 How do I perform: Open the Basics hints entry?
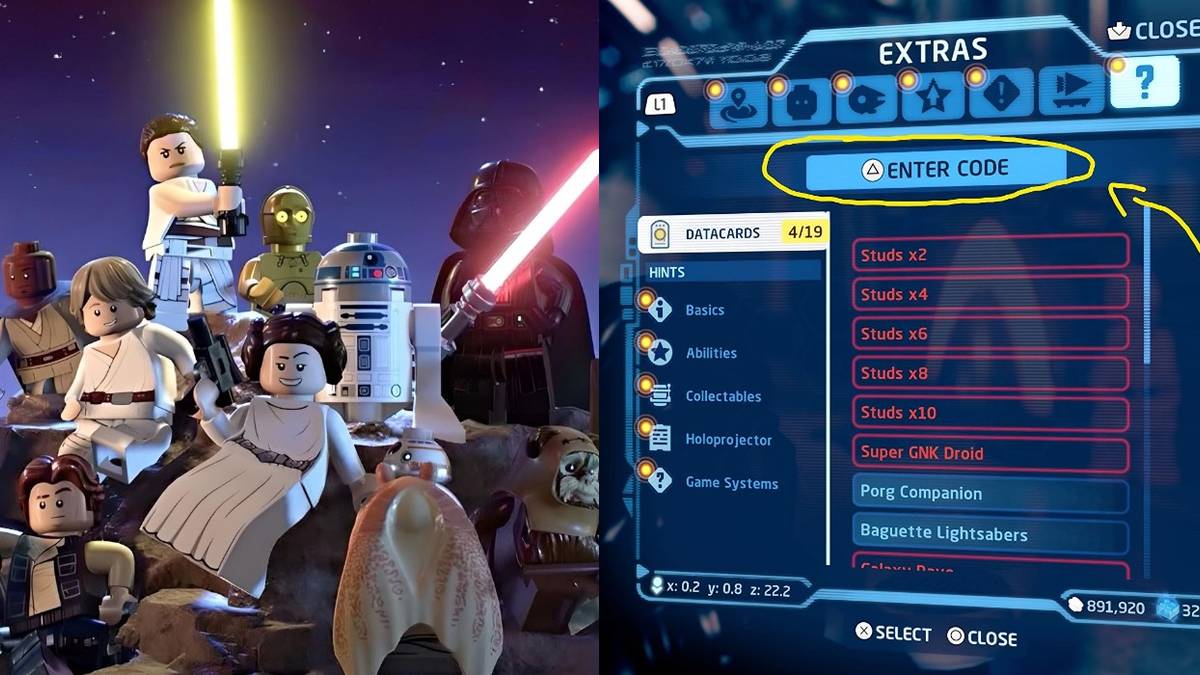(x=704, y=310)
